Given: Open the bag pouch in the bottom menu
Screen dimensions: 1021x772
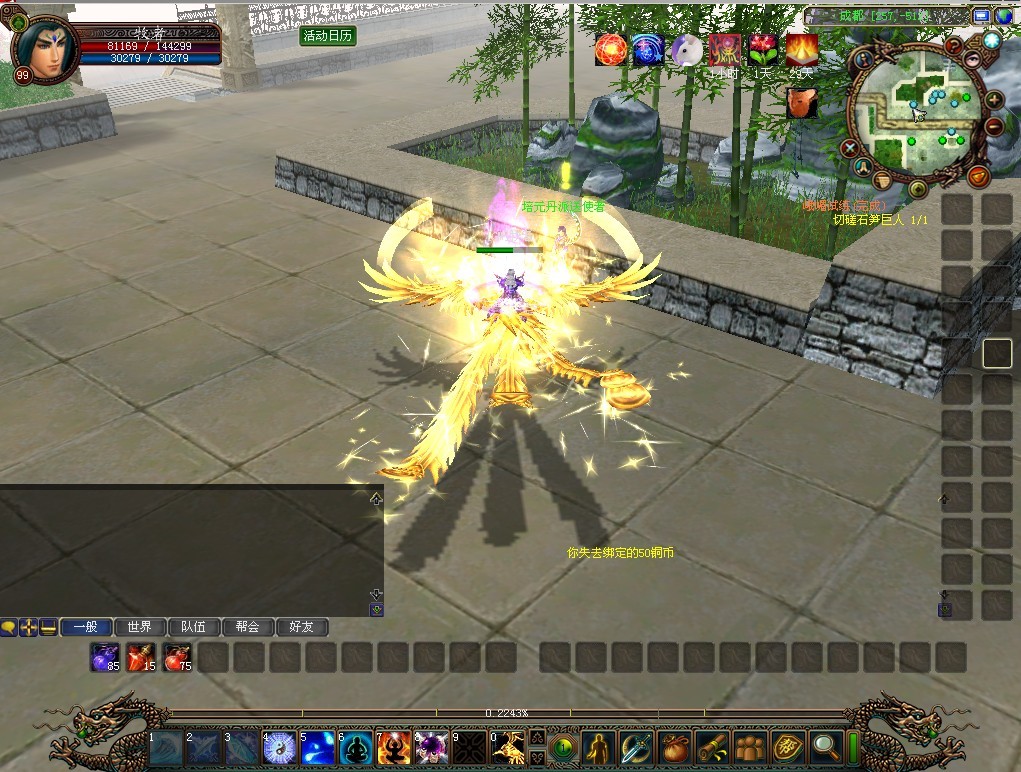Looking at the screenshot, I should (x=675, y=746).
